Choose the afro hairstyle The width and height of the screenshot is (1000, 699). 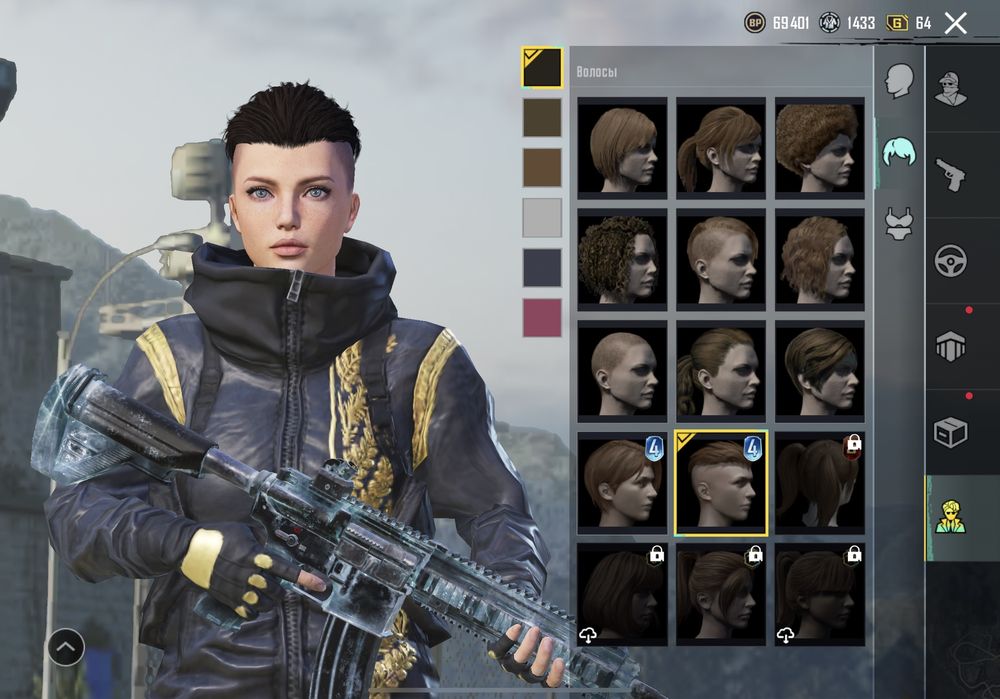(x=820, y=145)
